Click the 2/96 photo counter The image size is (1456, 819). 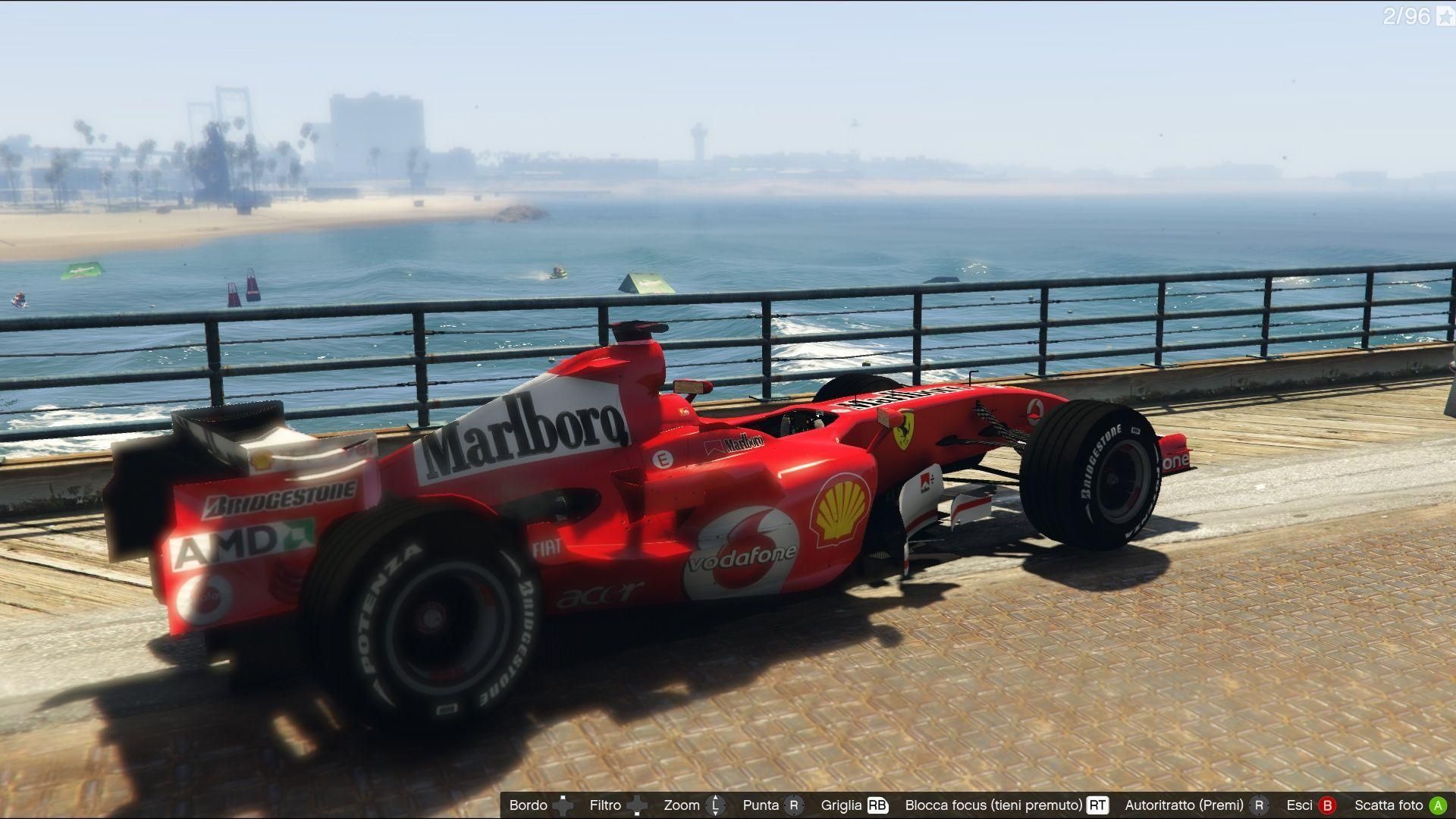(1407, 17)
